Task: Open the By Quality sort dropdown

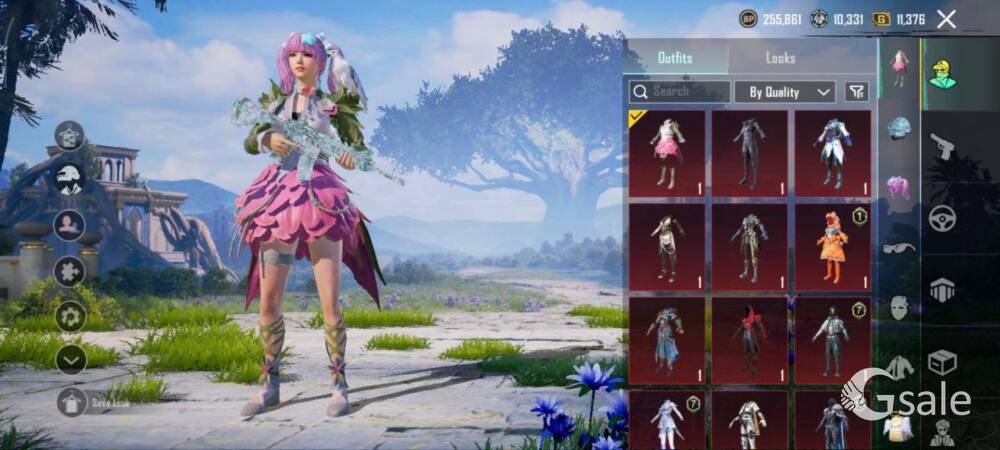Action: (x=785, y=92)
